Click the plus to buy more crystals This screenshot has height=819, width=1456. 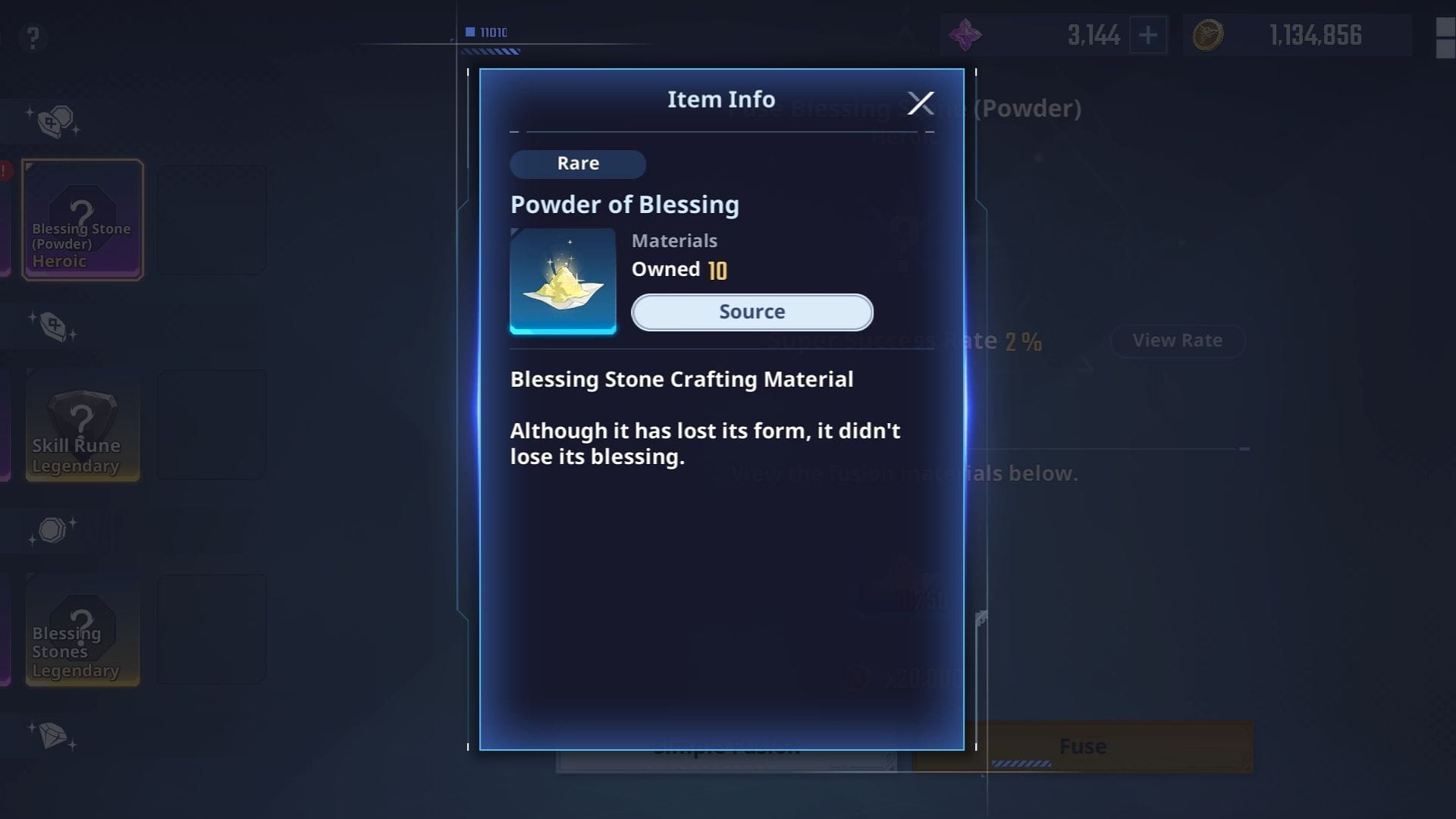click(x=1150, y=35)
